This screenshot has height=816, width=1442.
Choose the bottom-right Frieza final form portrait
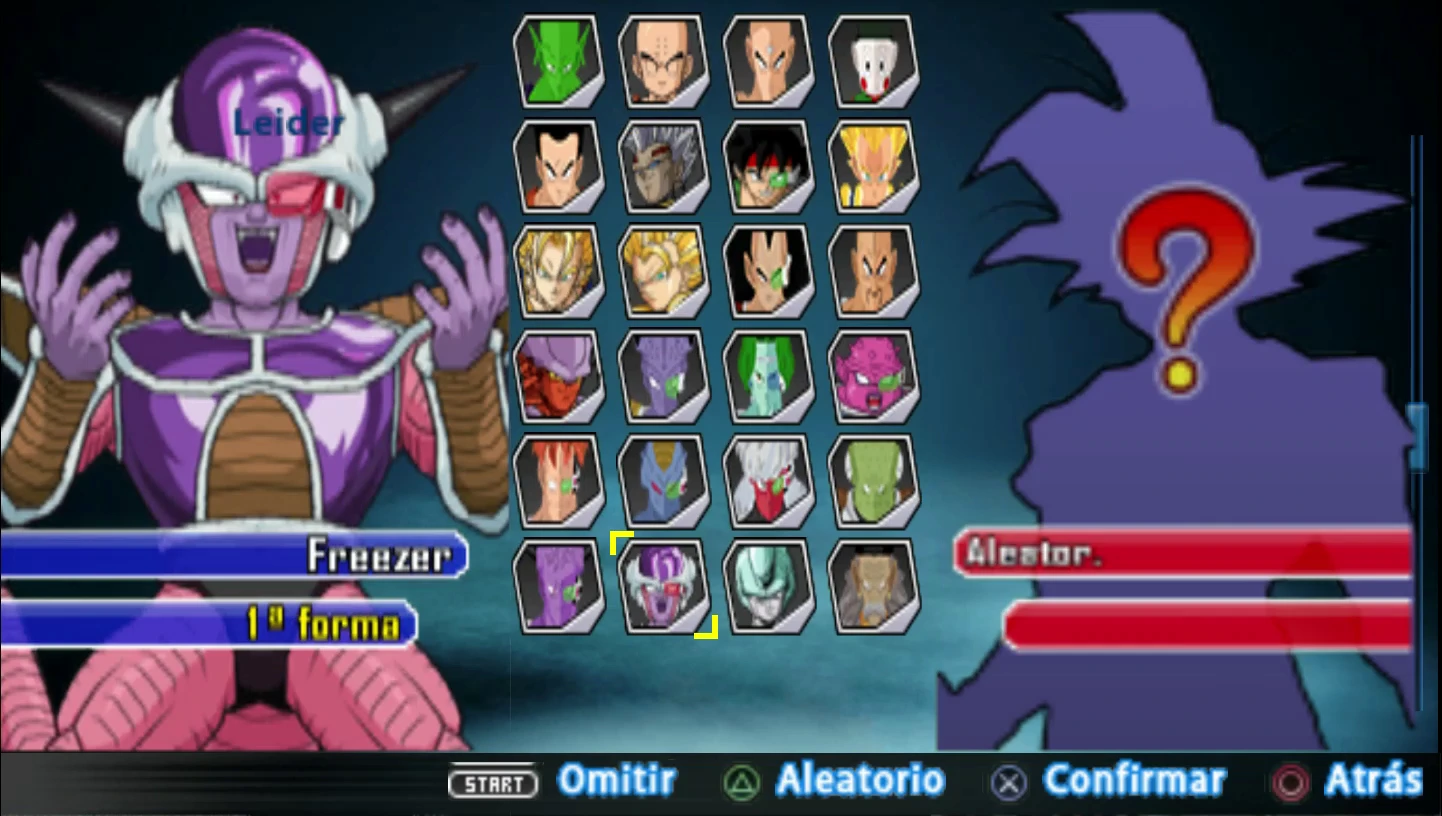pos(875,586)
